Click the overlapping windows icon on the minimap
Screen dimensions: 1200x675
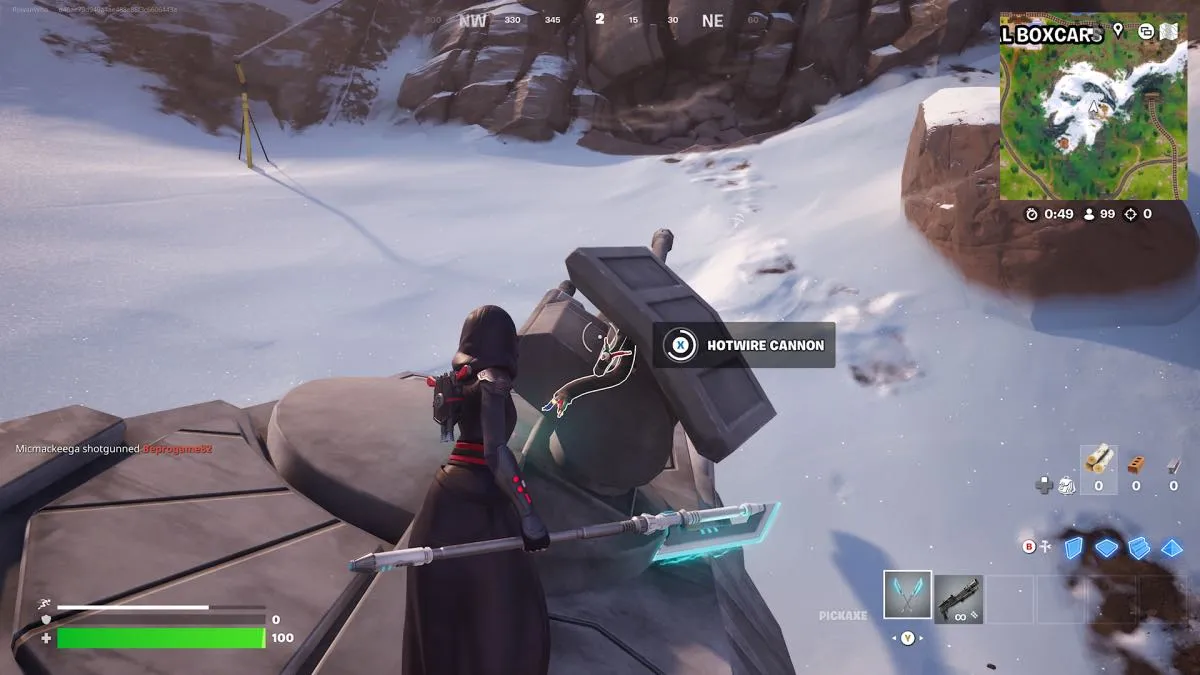1145,31
